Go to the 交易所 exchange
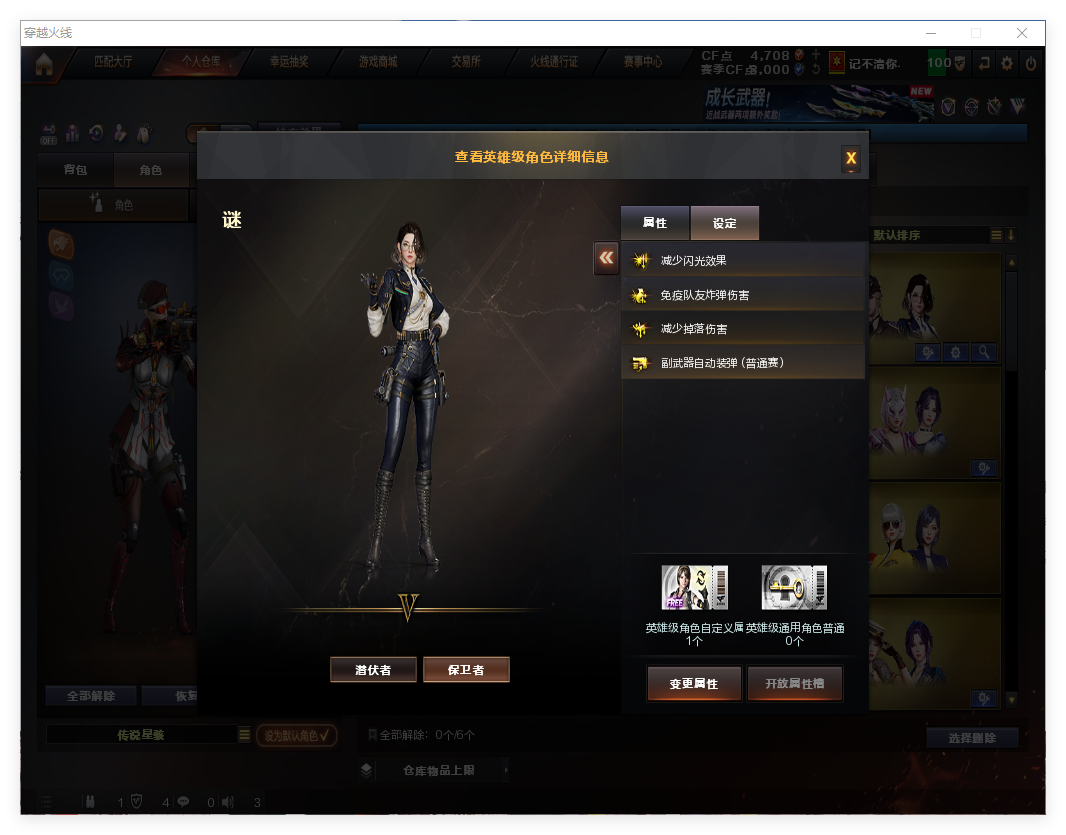Screen dimensions: 1066x835 [466, 62]
